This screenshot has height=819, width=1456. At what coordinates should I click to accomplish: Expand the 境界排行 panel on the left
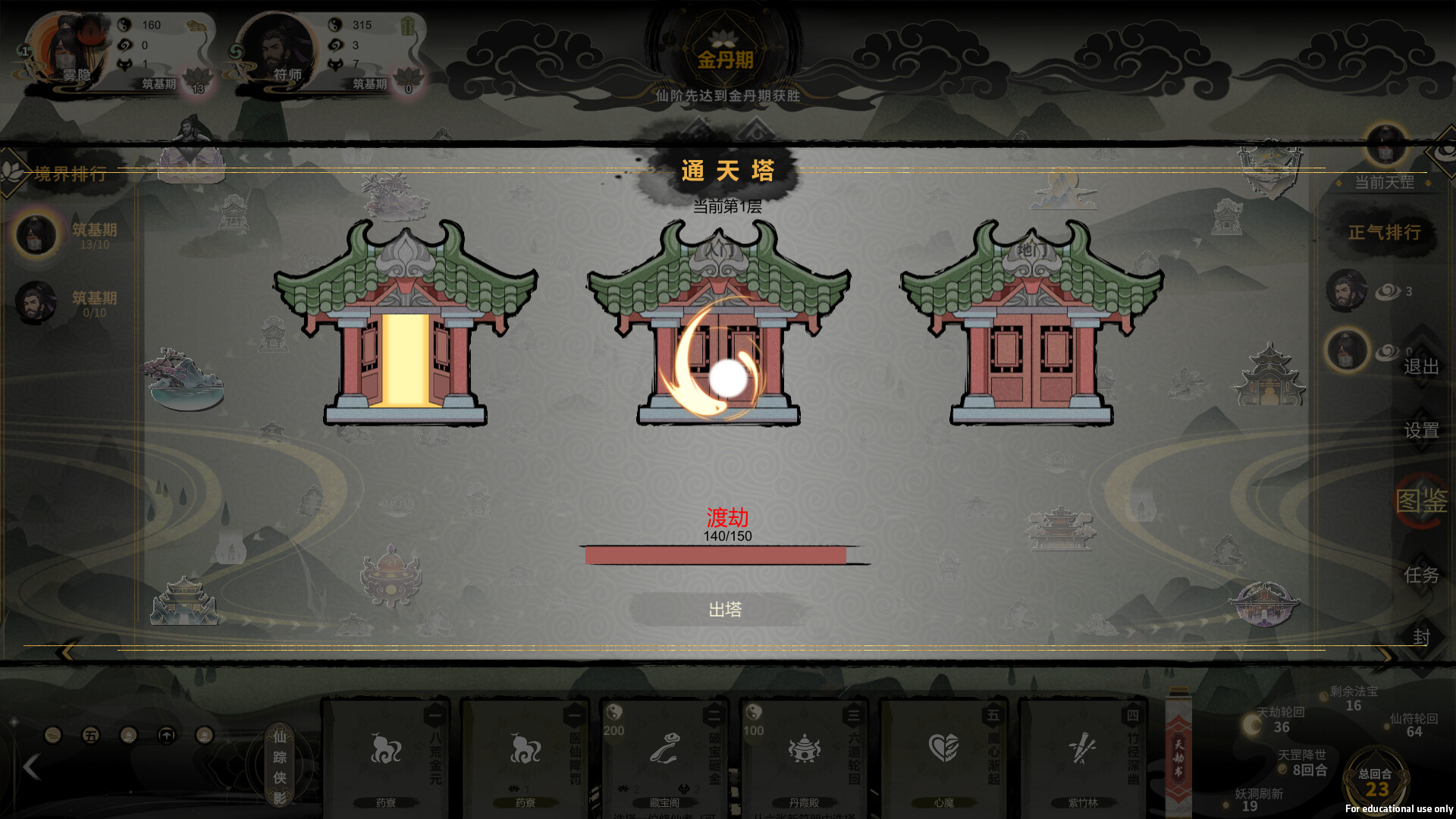point(68,173)
